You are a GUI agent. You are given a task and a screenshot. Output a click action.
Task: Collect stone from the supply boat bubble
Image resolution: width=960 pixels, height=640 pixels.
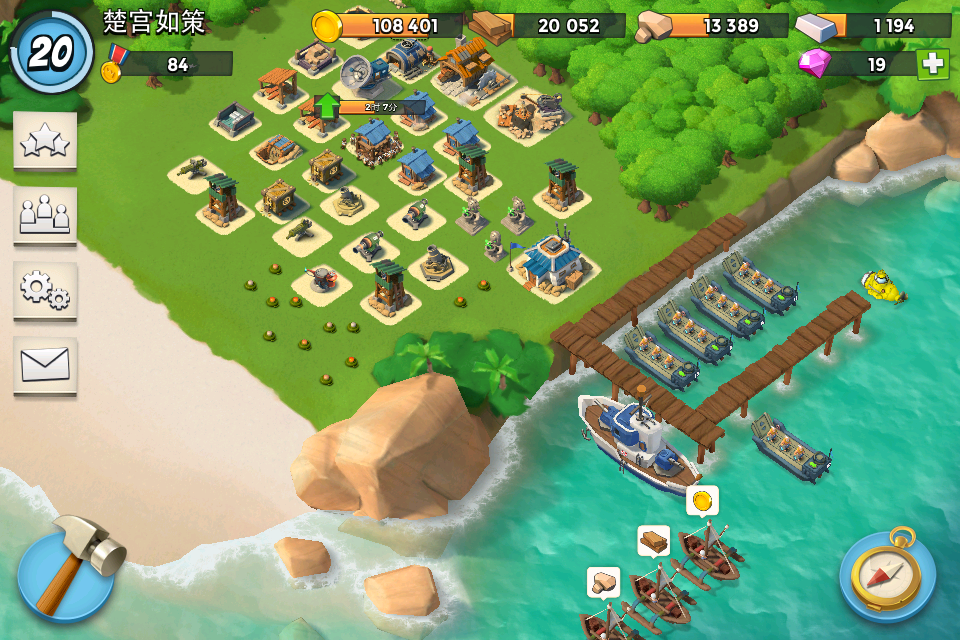603,582
